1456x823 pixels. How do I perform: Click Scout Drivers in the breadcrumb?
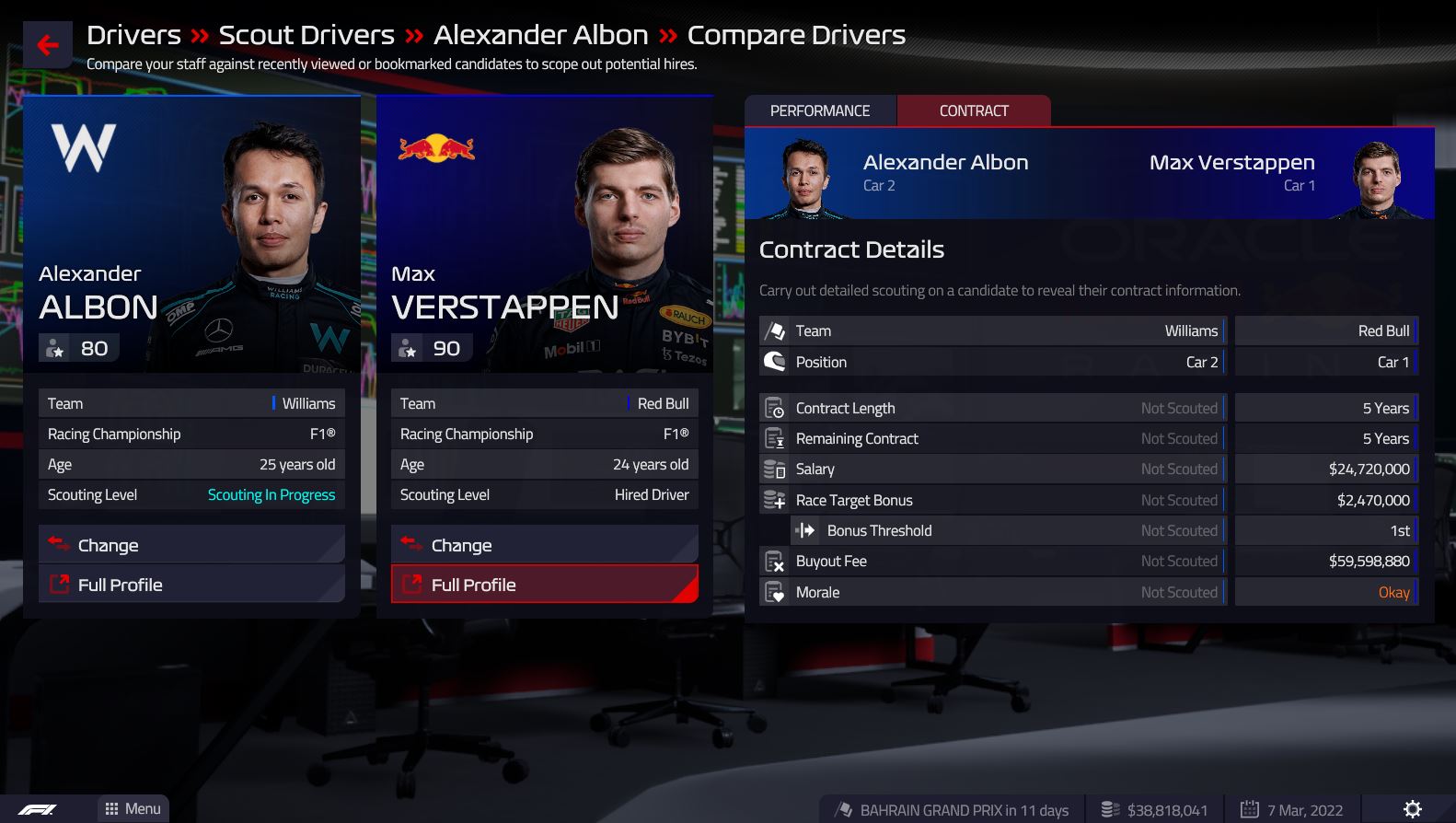[306, 35]
